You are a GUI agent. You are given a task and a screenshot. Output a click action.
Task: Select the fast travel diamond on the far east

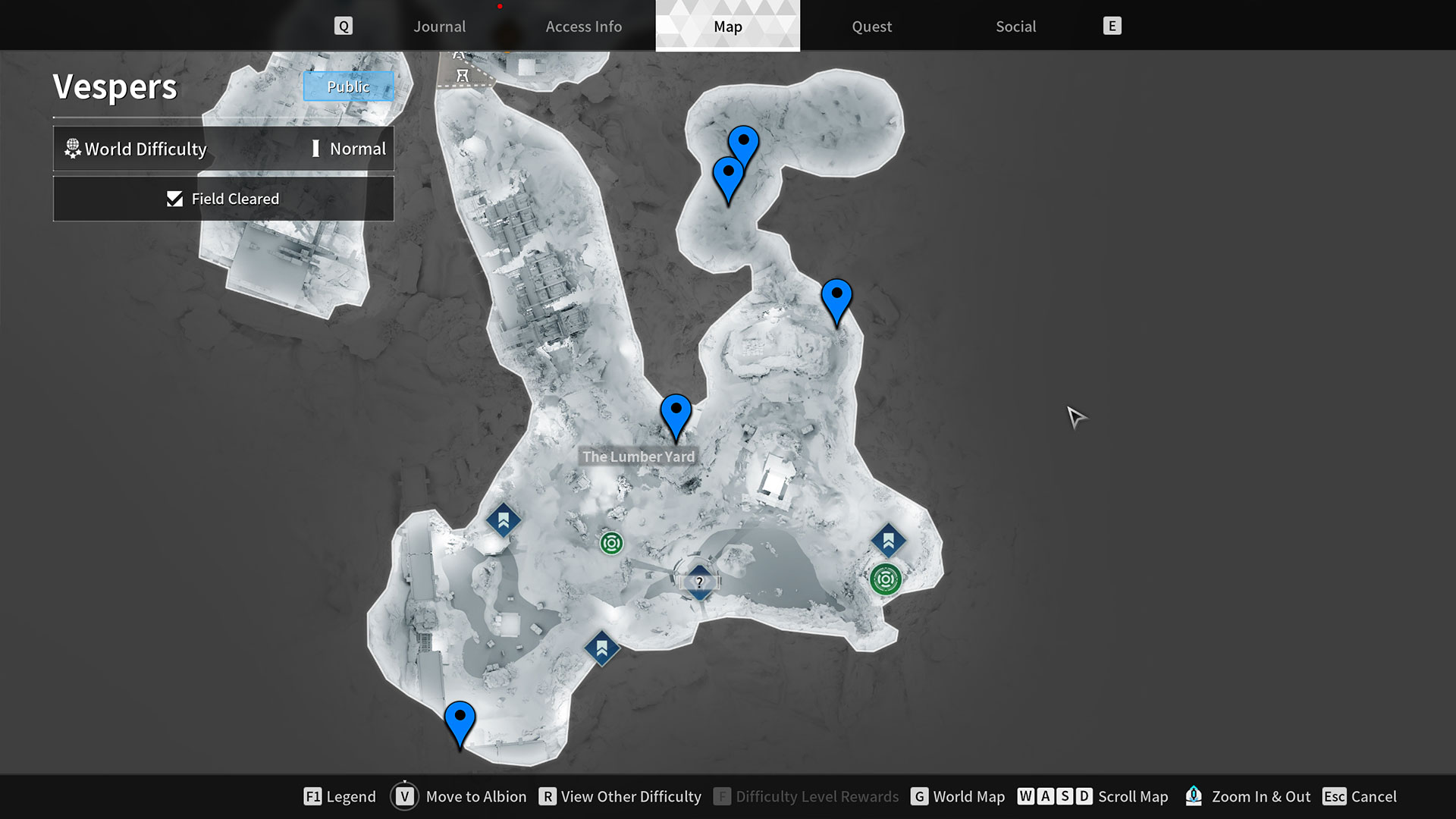tap(888, 541)
